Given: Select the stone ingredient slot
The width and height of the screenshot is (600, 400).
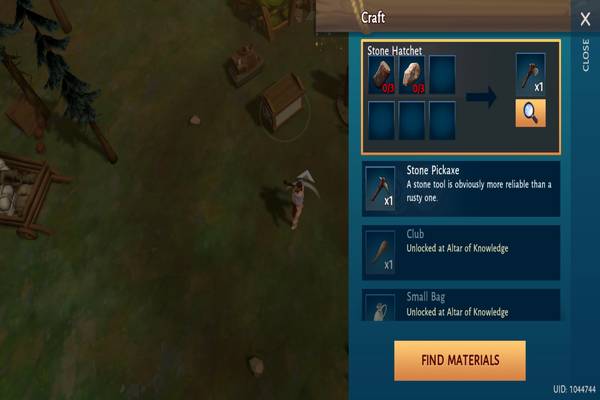Looking at the screenshot, I should [412, 73].
